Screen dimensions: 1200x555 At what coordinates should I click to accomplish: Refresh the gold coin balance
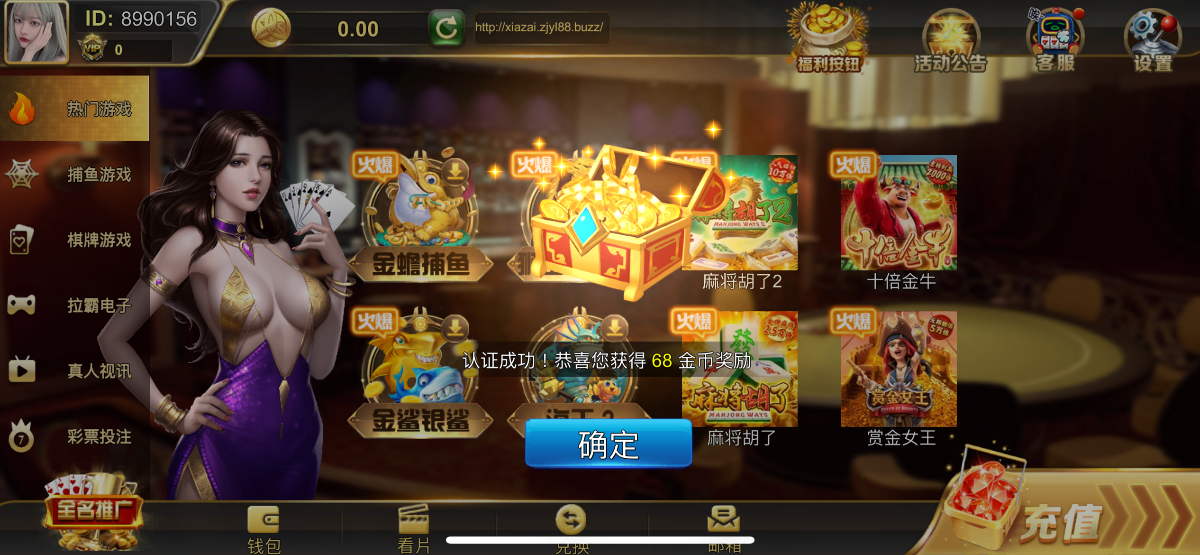446,28
